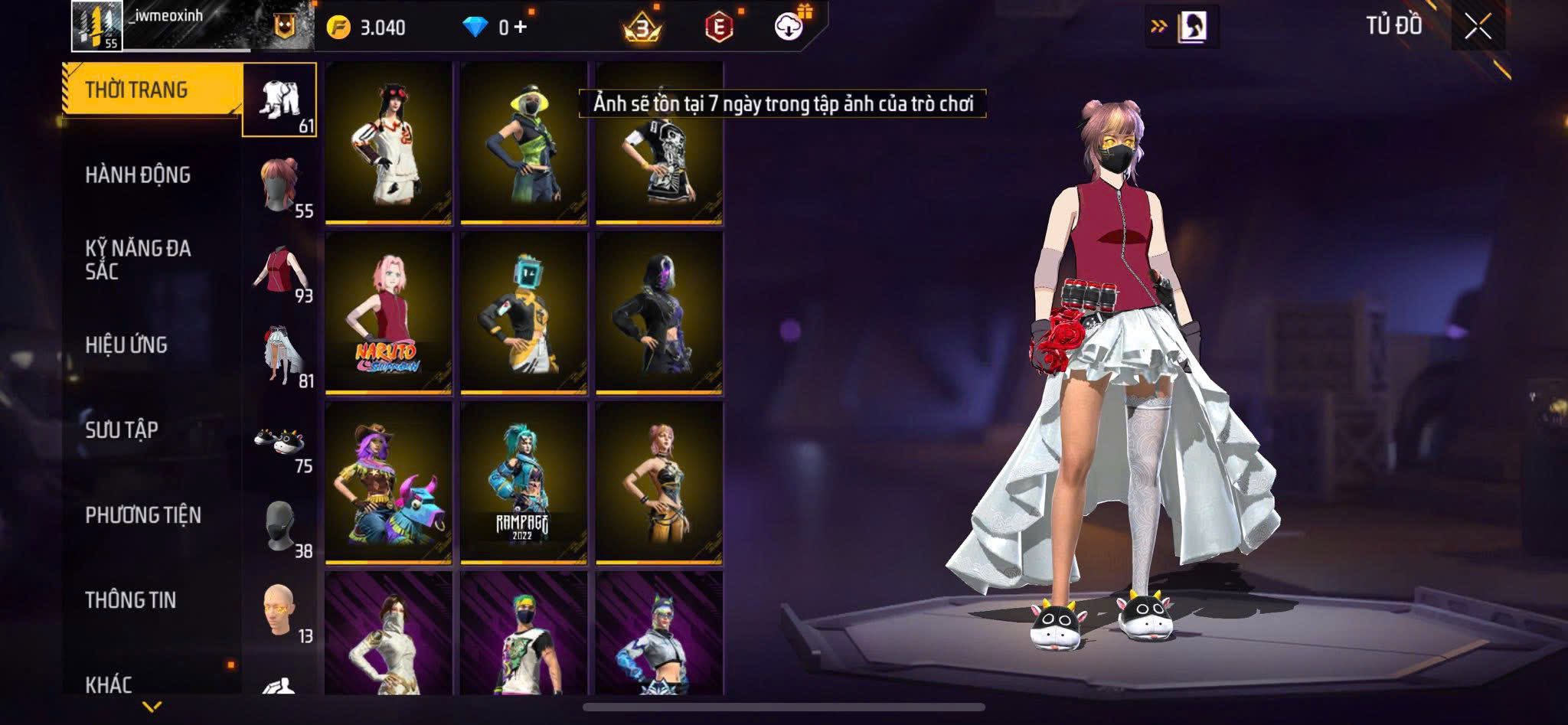Open the SƯU TẬP tab
This screenshot has width=1568, height=725.
click(122, 430)
